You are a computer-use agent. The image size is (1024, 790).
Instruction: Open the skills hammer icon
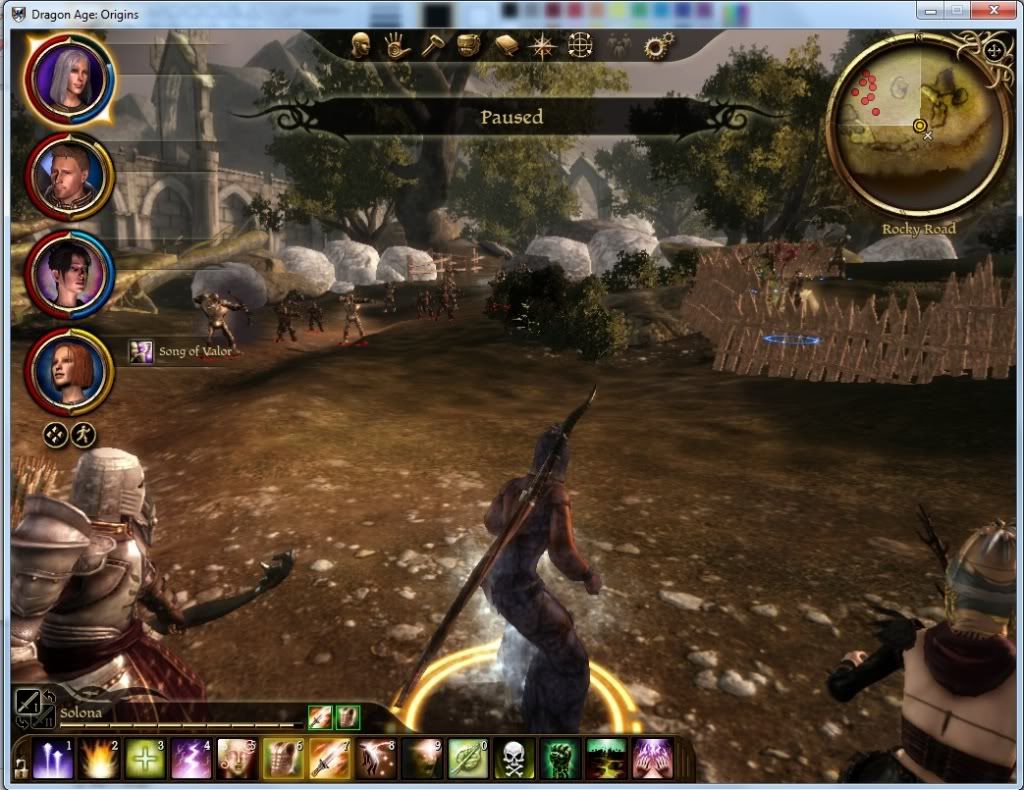pyautogui.click(x=432, y=45)
